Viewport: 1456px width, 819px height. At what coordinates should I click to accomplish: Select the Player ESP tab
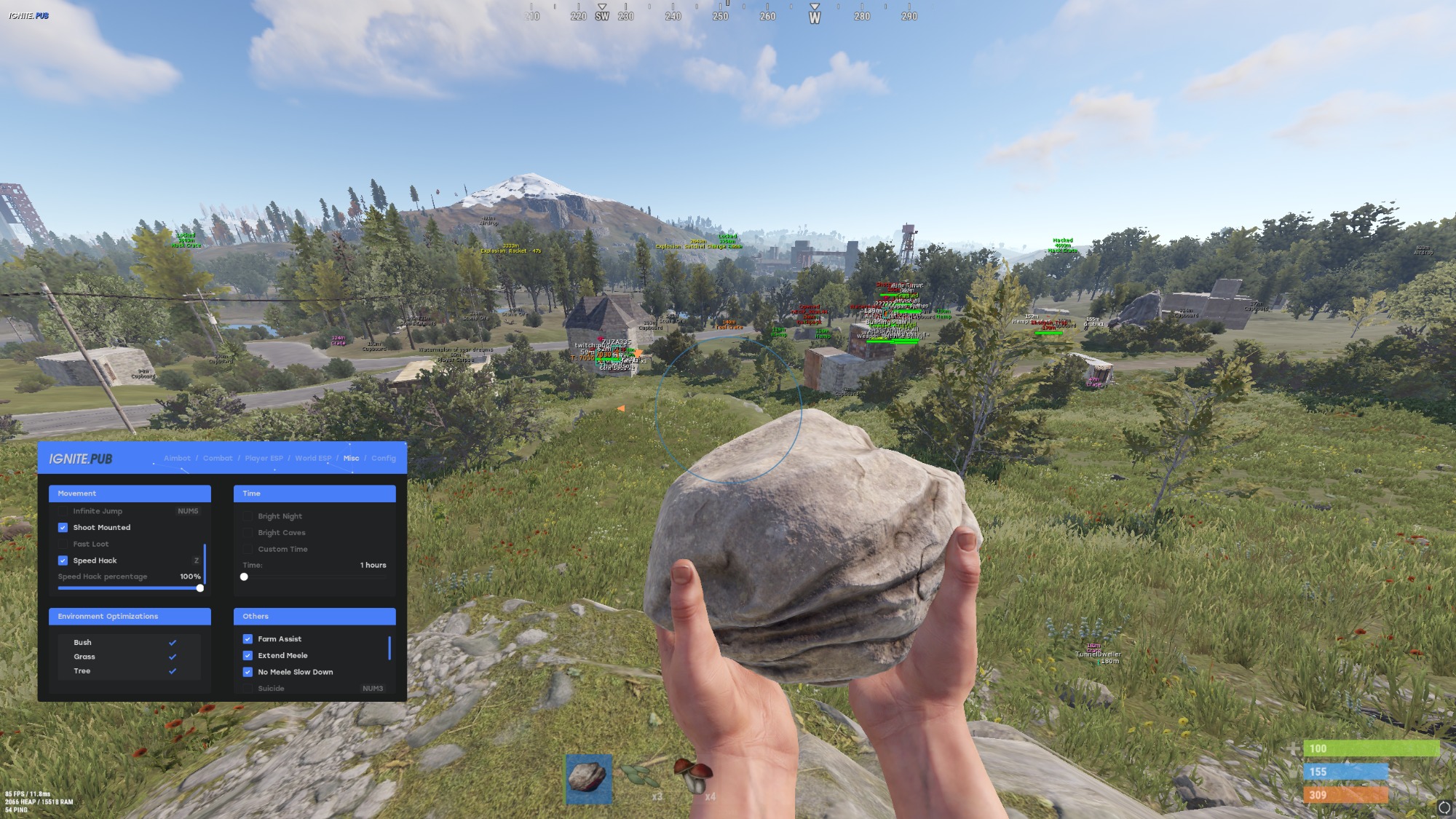(264, 459)
